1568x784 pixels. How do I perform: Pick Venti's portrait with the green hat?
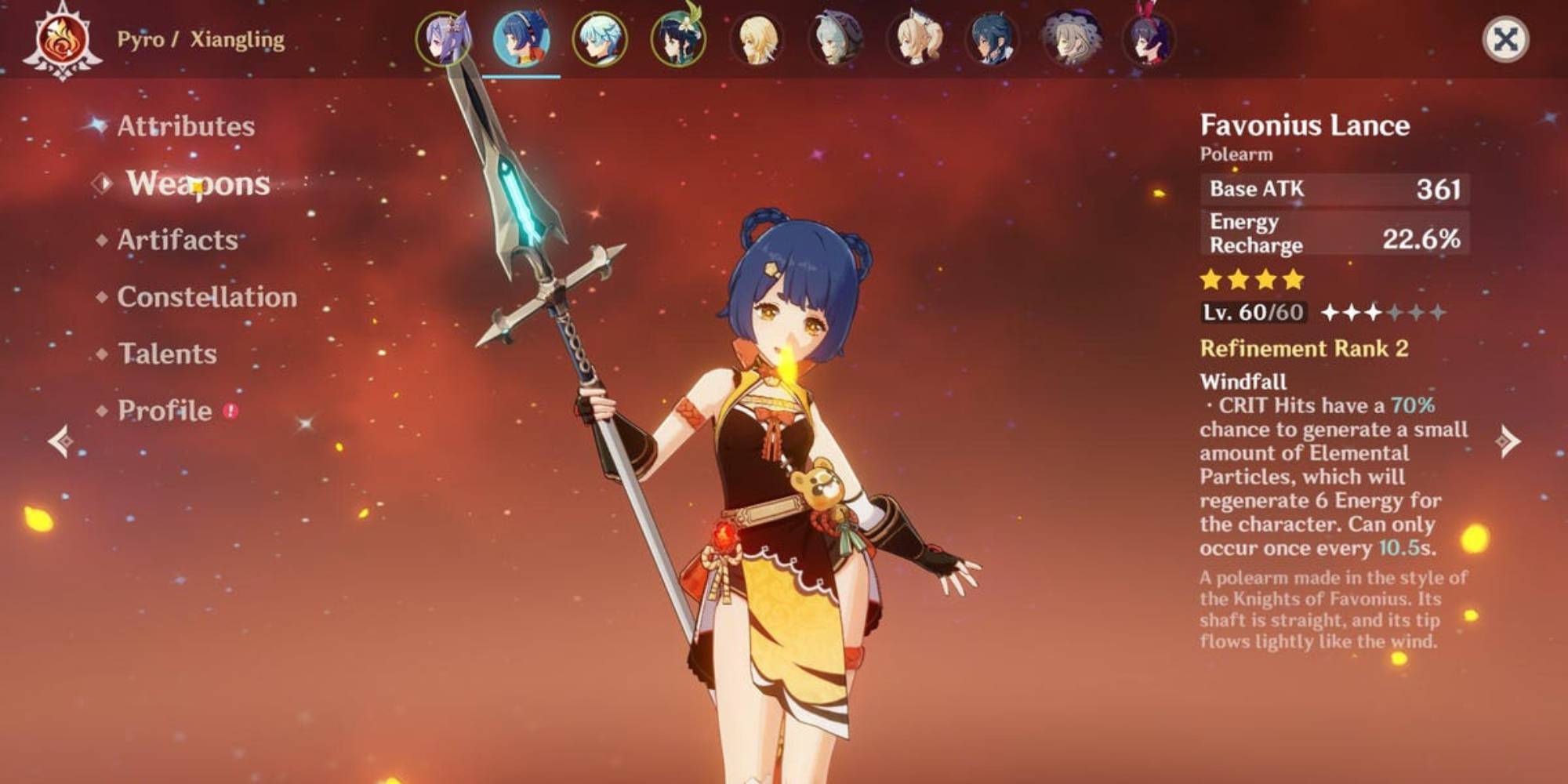point(678,38)
